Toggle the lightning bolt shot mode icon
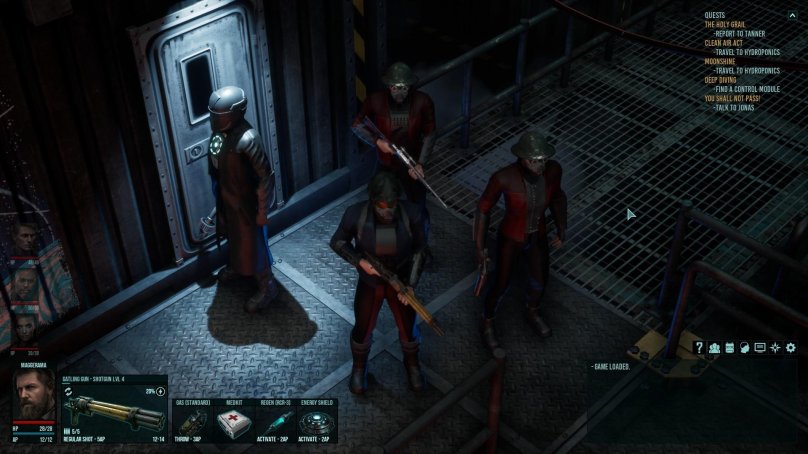808x454 pixels. click(x=161, y=391)
